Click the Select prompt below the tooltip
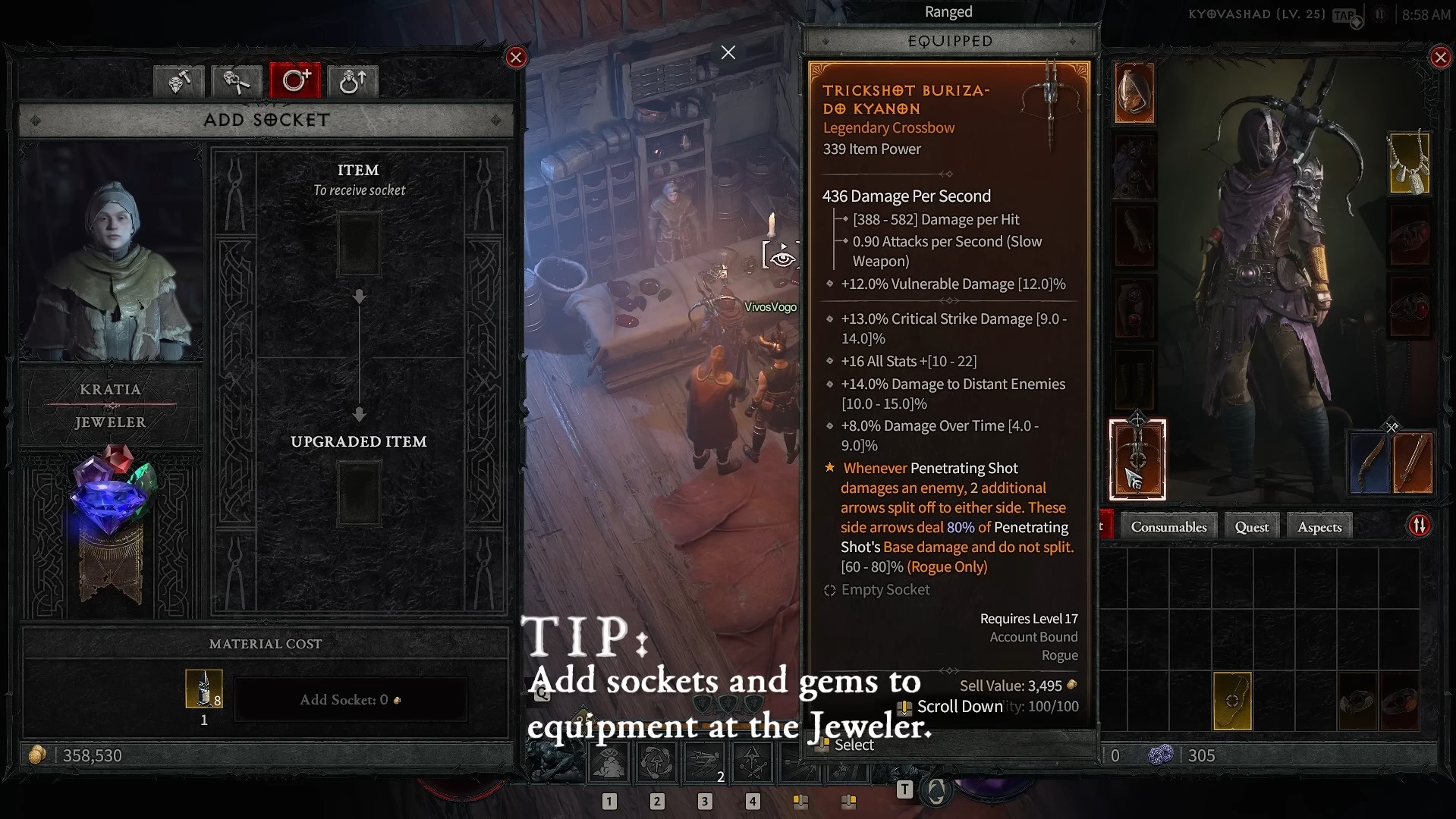This screenshot has height=819, width=1456. 854,745
